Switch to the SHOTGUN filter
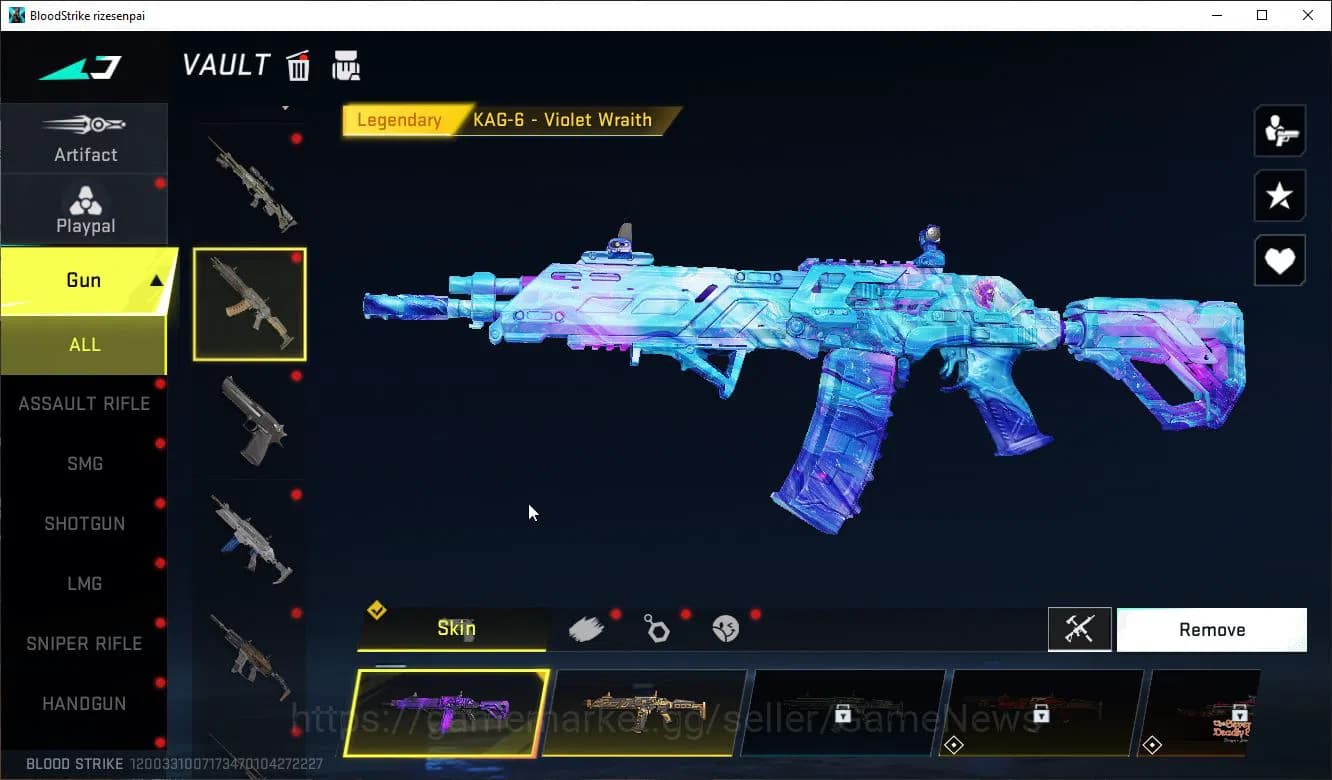This screenshot has width=1332, height=780. tap(84, 524)
